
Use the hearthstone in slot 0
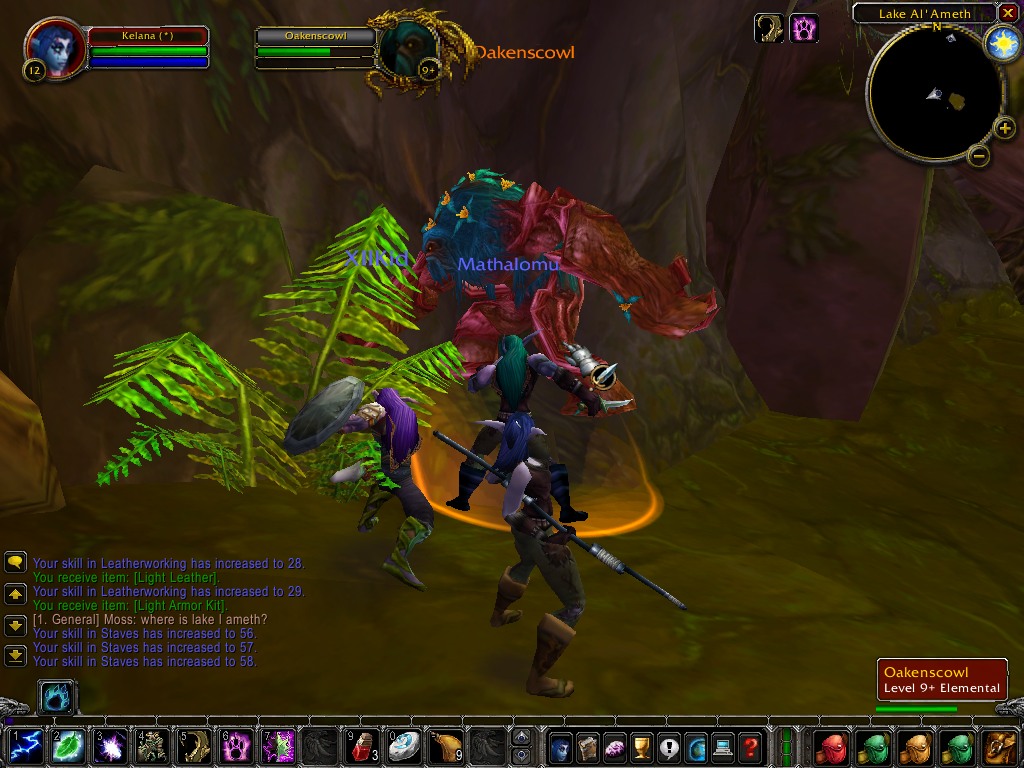[x=404, y=746]
